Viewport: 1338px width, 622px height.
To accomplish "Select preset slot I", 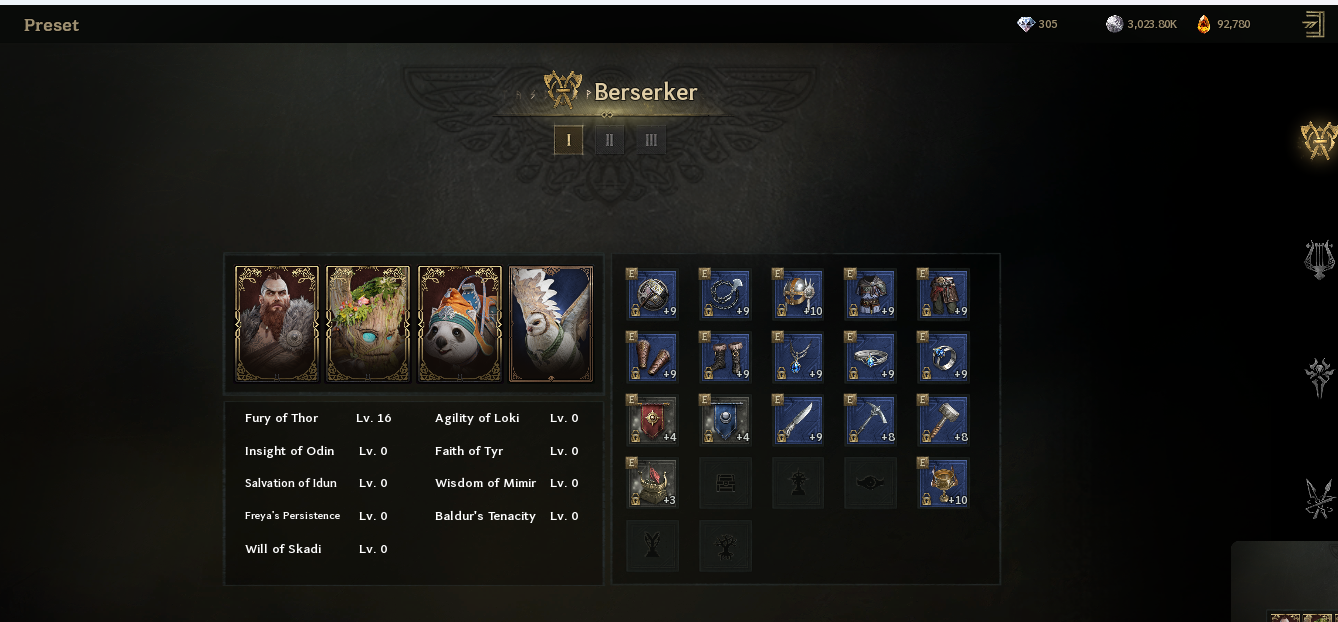I will [568, 140].
